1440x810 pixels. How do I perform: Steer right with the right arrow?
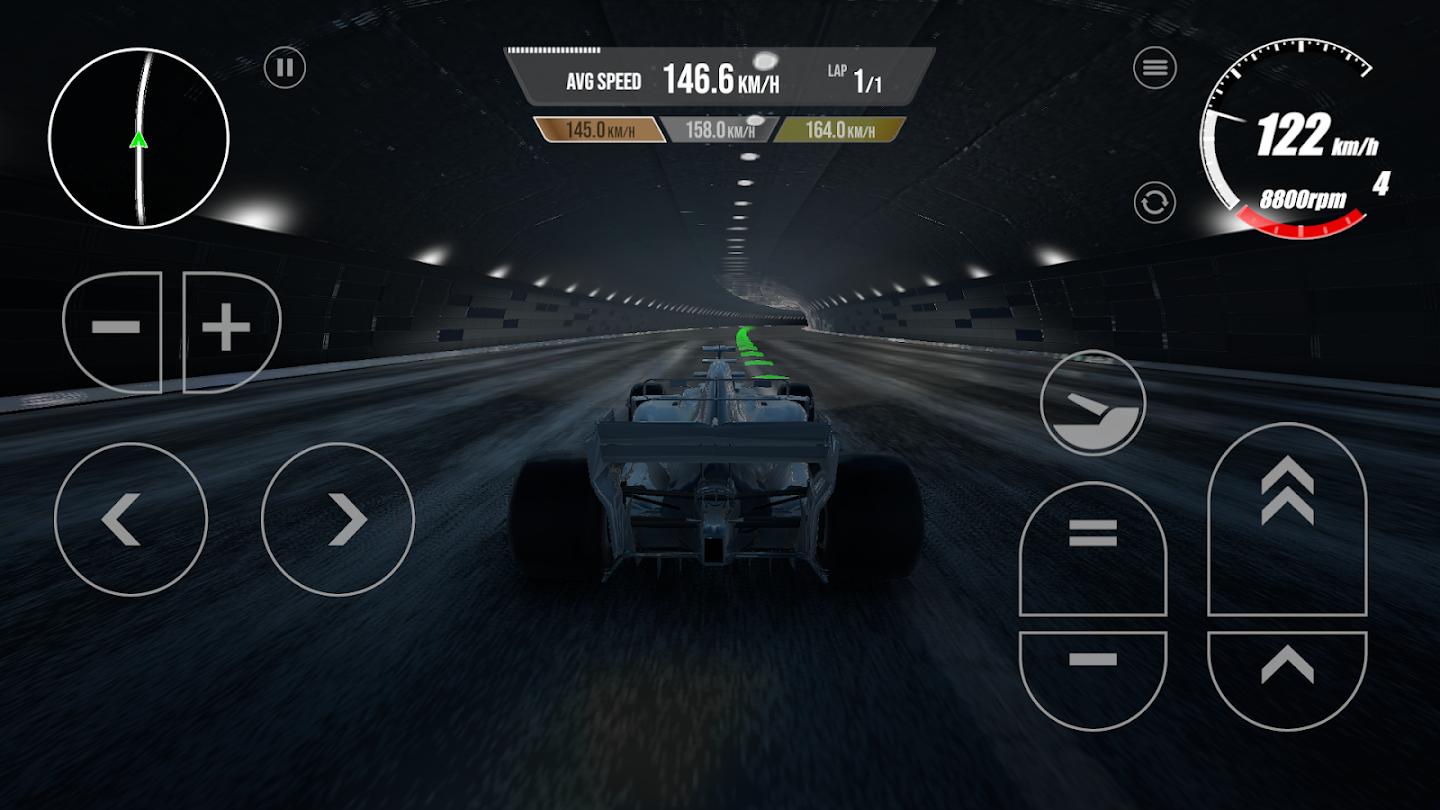[338, 519]
